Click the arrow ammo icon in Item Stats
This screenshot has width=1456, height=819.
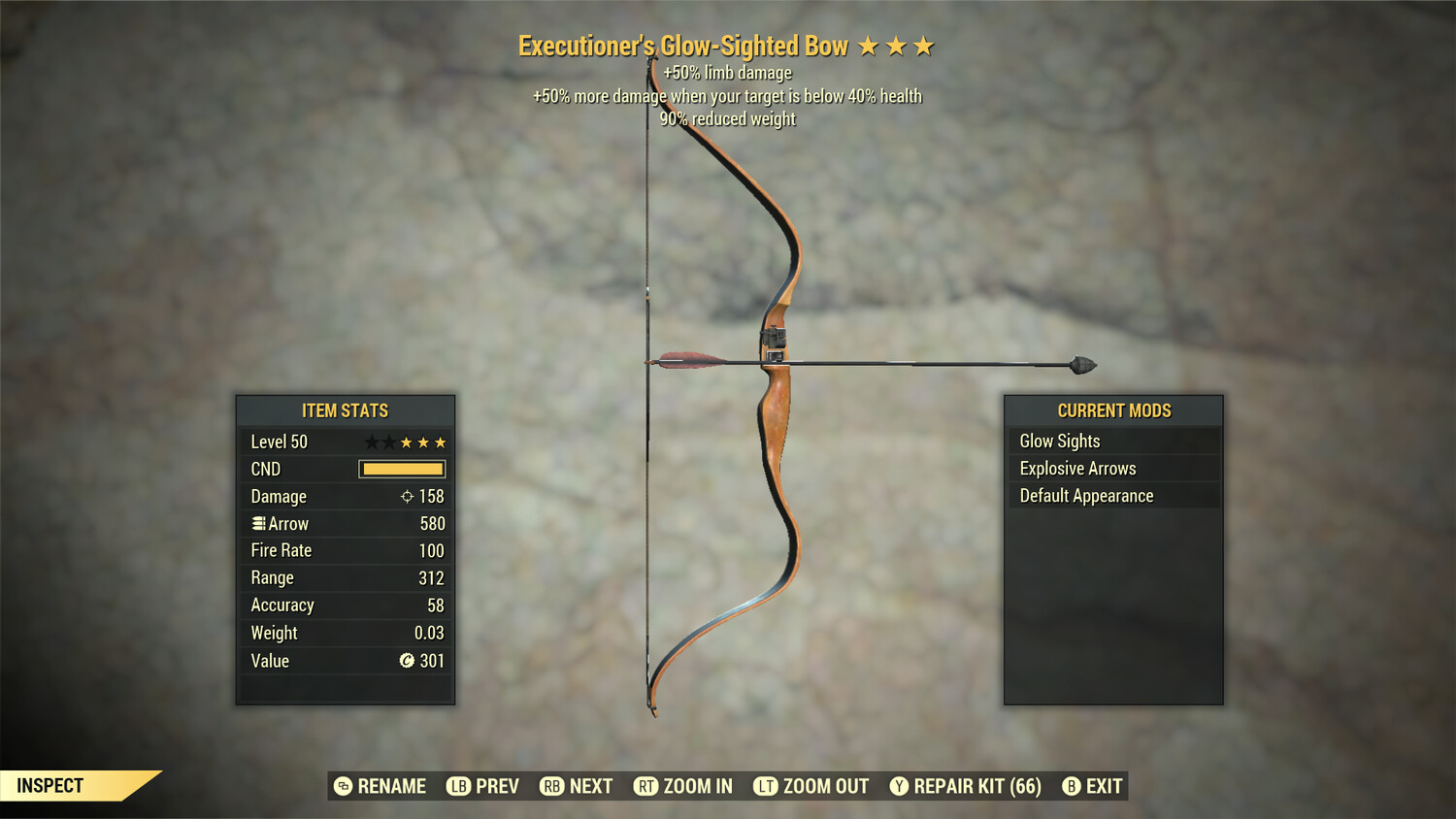click(x=257, y=523)
